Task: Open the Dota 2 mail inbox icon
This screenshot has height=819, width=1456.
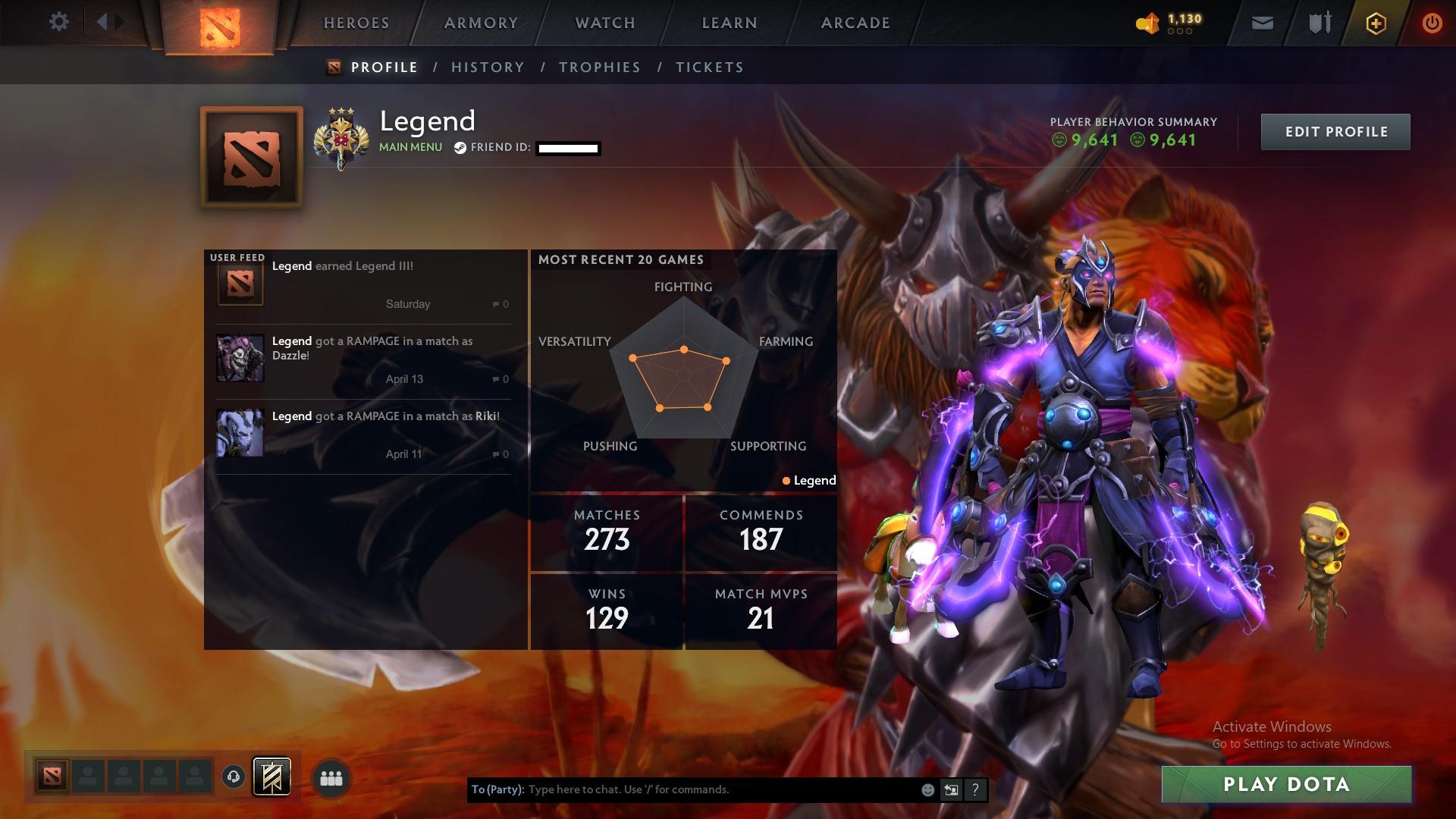Action: [x=1260, y=22]
